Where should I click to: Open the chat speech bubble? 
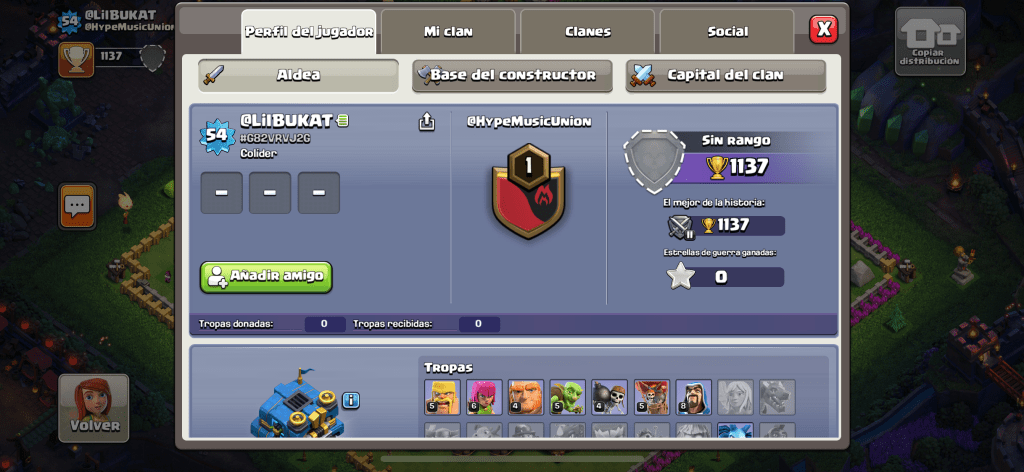[77, 206]
